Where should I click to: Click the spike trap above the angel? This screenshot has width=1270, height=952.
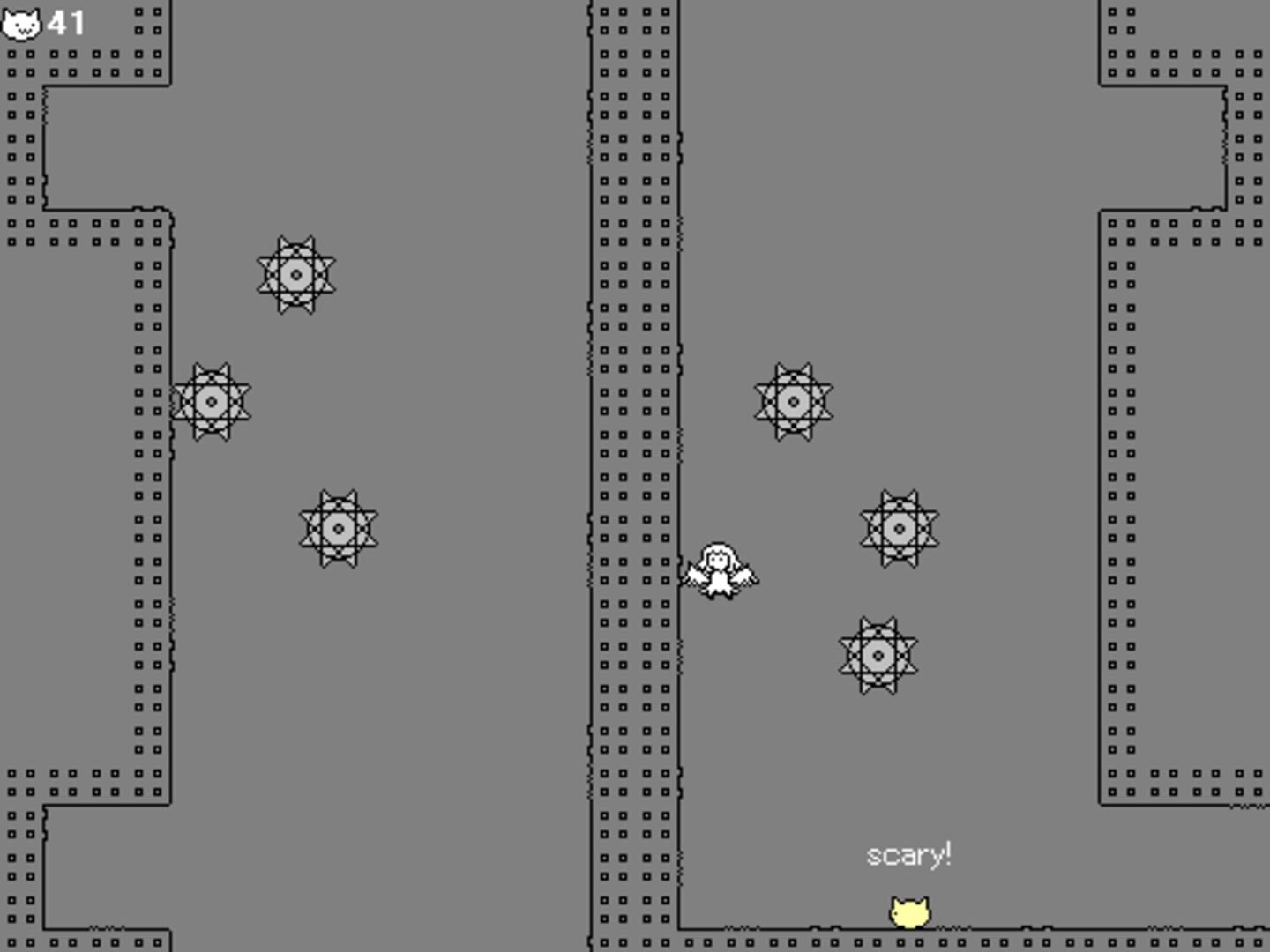tap(793, 401)
